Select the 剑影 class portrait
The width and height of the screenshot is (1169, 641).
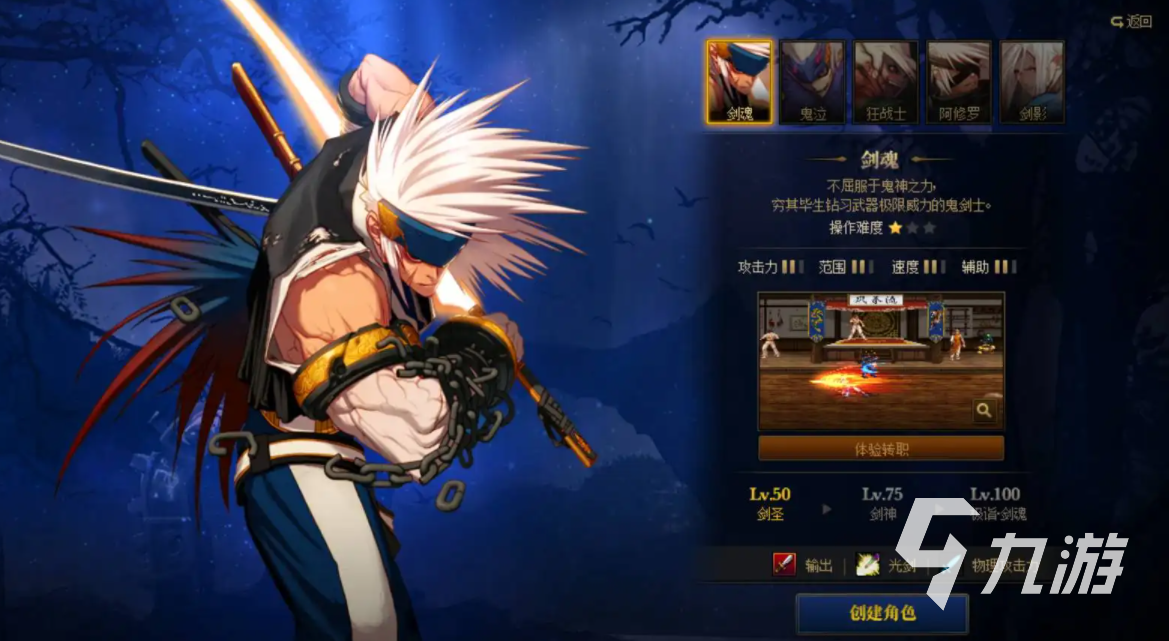[x=1032, y=81]
